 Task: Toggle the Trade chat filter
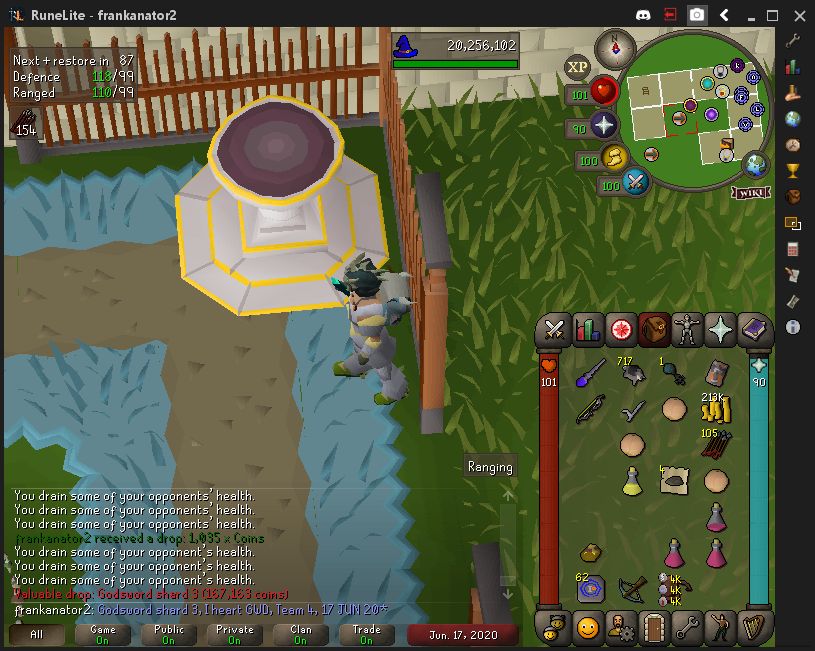tap(367, 635)
